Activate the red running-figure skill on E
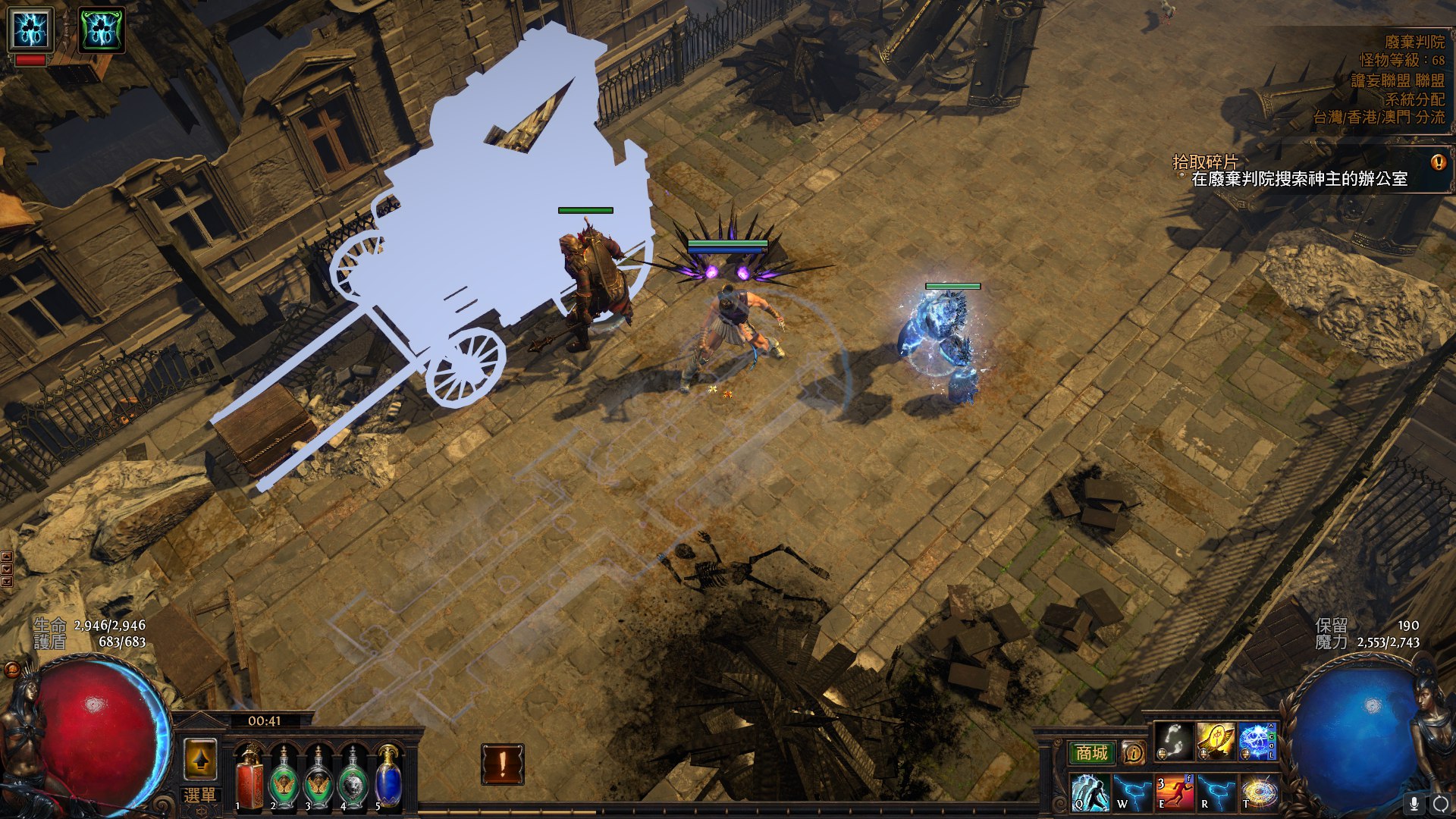The width and height of the screenshot is (1456, 819). pyautogui.click(x=1174, y=792)
